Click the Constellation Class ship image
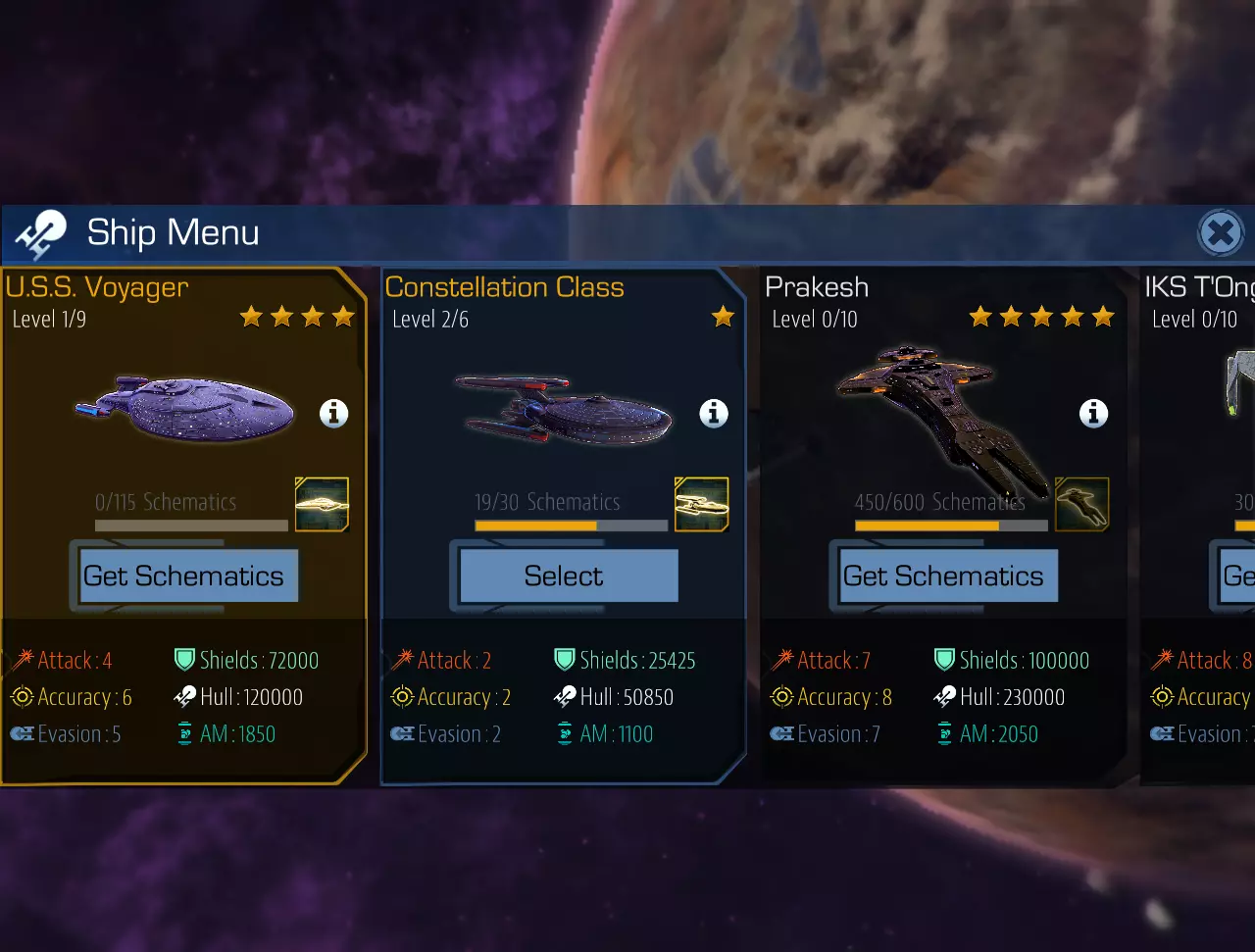This screenshot has width=1255, height=952. 564,412
